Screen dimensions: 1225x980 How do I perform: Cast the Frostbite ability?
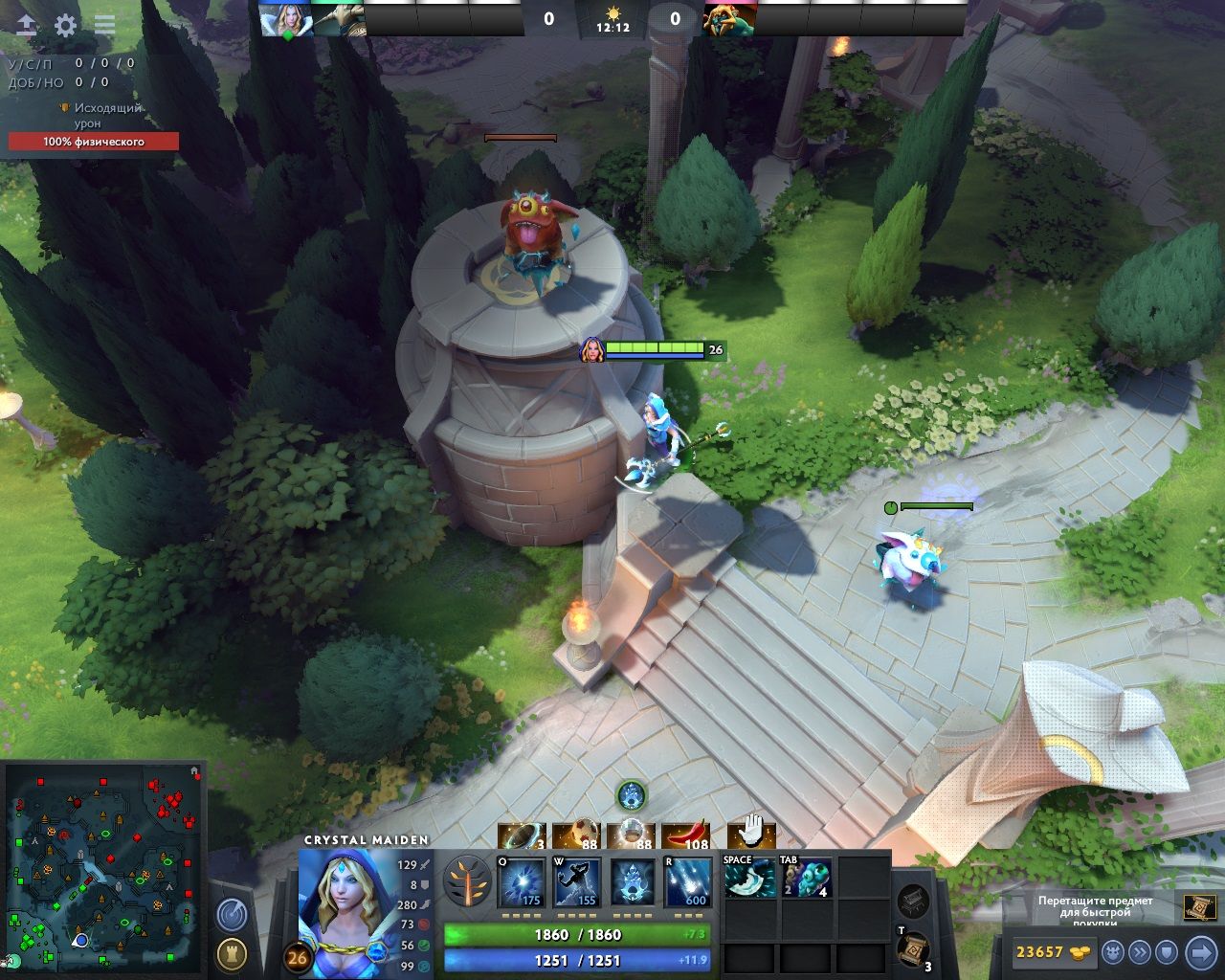point(577,882)
